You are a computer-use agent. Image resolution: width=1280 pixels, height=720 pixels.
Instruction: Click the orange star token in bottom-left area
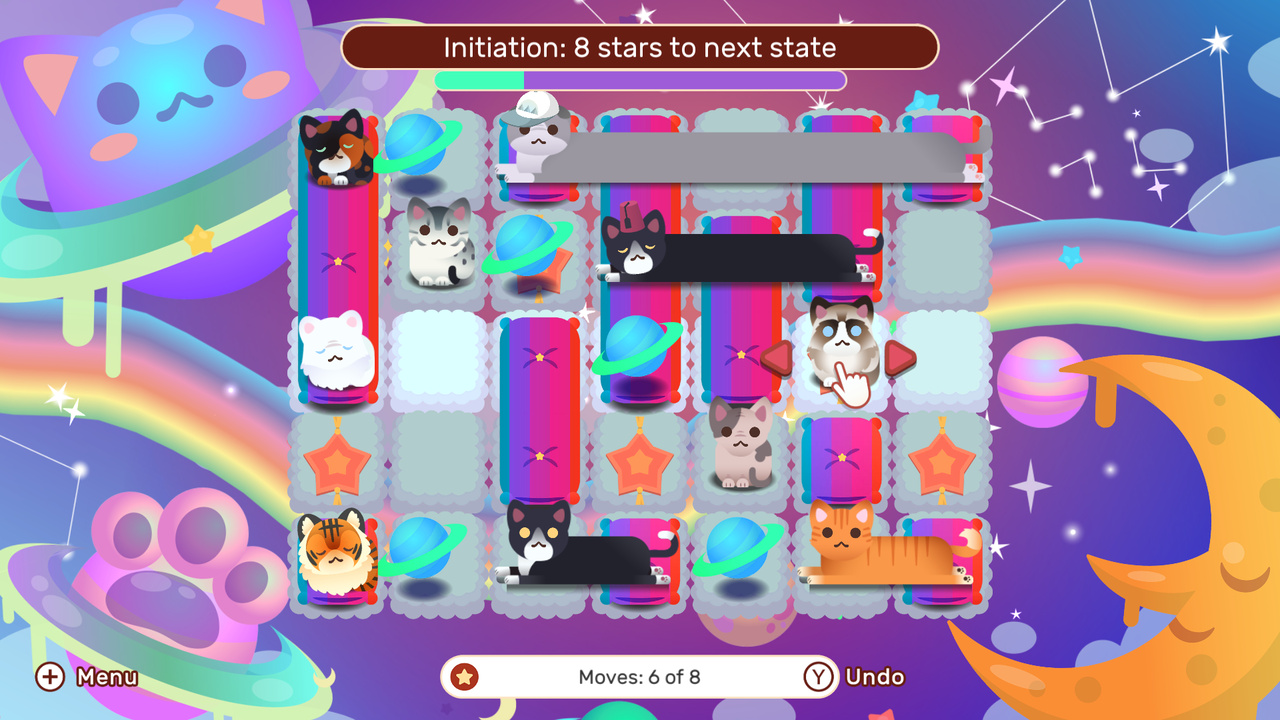[336, 462]
